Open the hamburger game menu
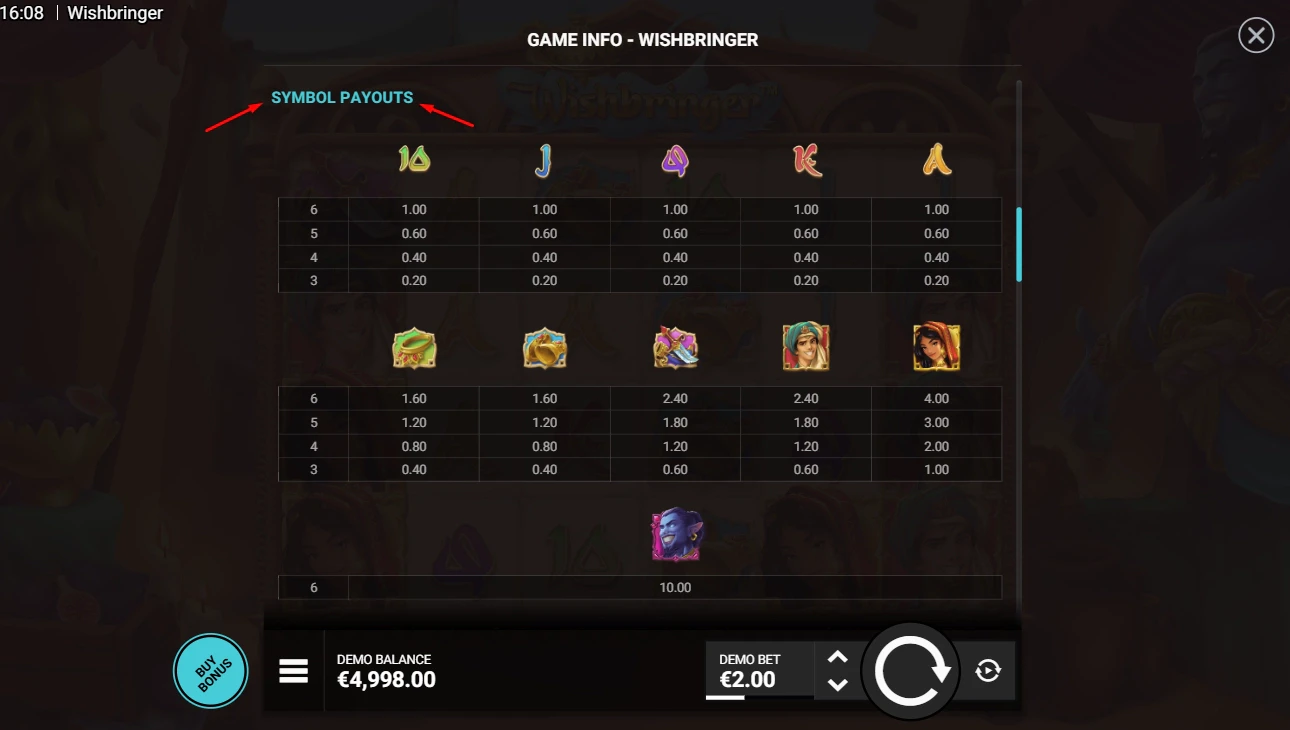The height and width of the screenshot is (730, 1290). 293,670
